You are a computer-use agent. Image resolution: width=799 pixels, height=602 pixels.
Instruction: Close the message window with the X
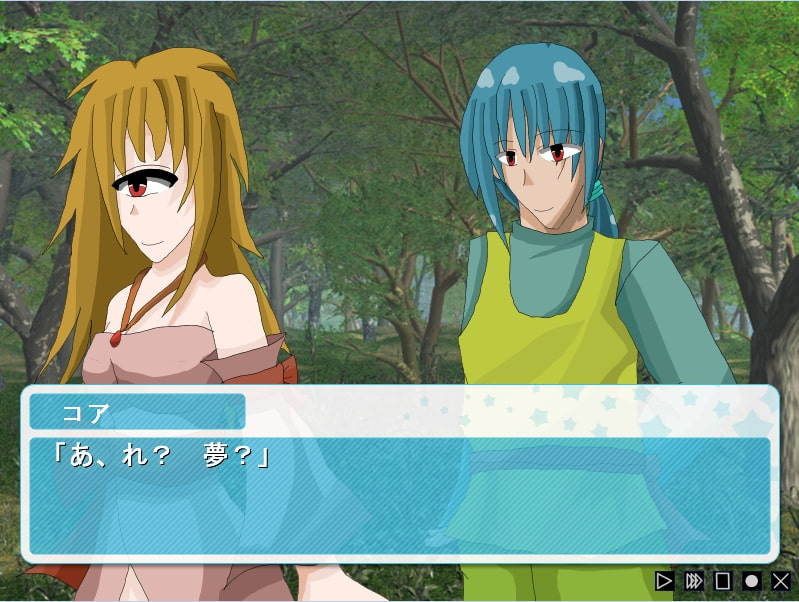781,580
